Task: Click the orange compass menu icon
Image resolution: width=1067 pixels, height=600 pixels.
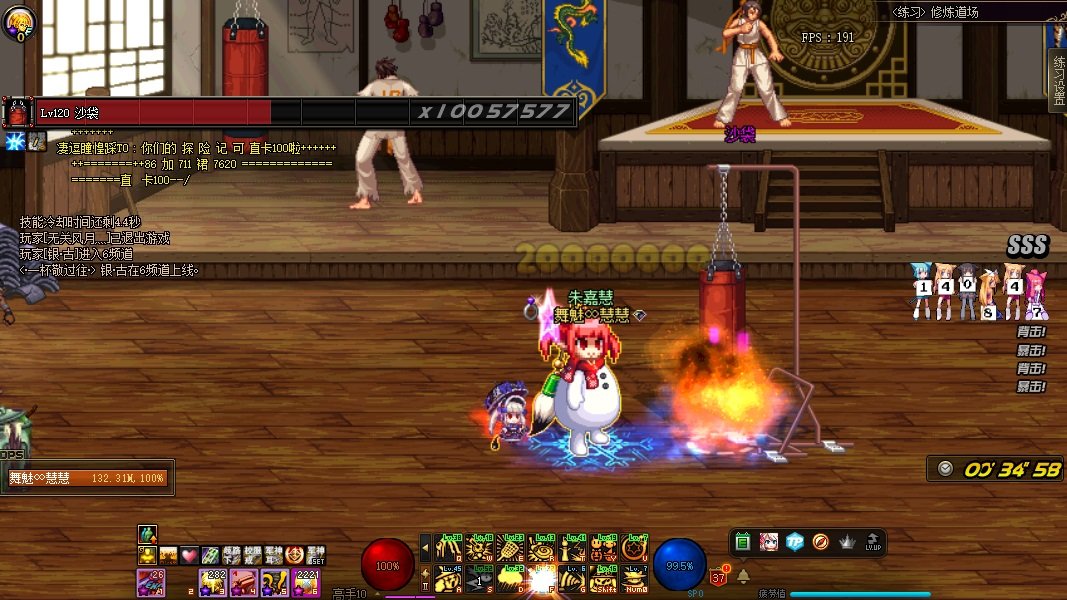Action: [820, 542]
